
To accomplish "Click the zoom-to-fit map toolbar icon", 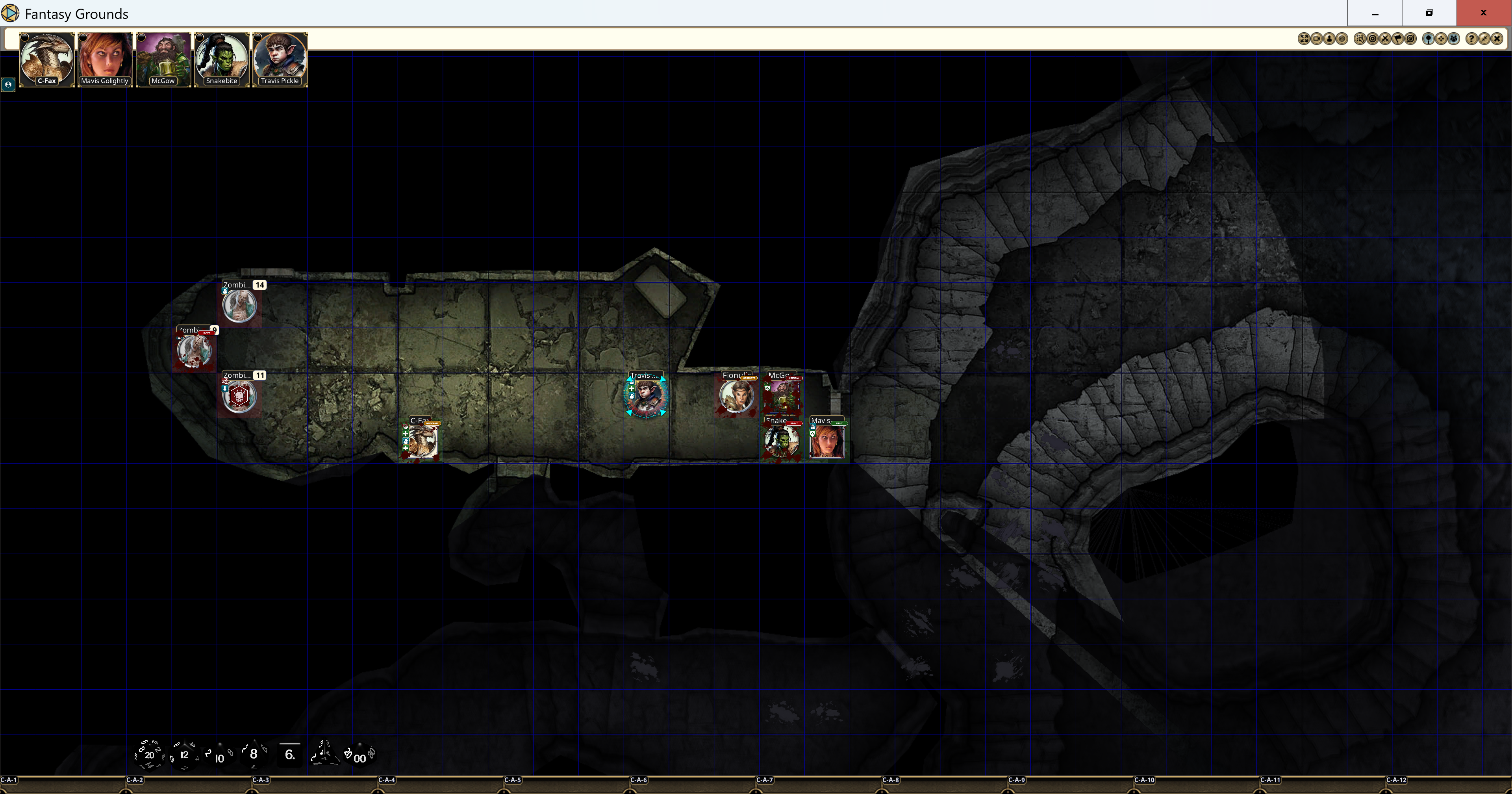I will [1304, 39].
